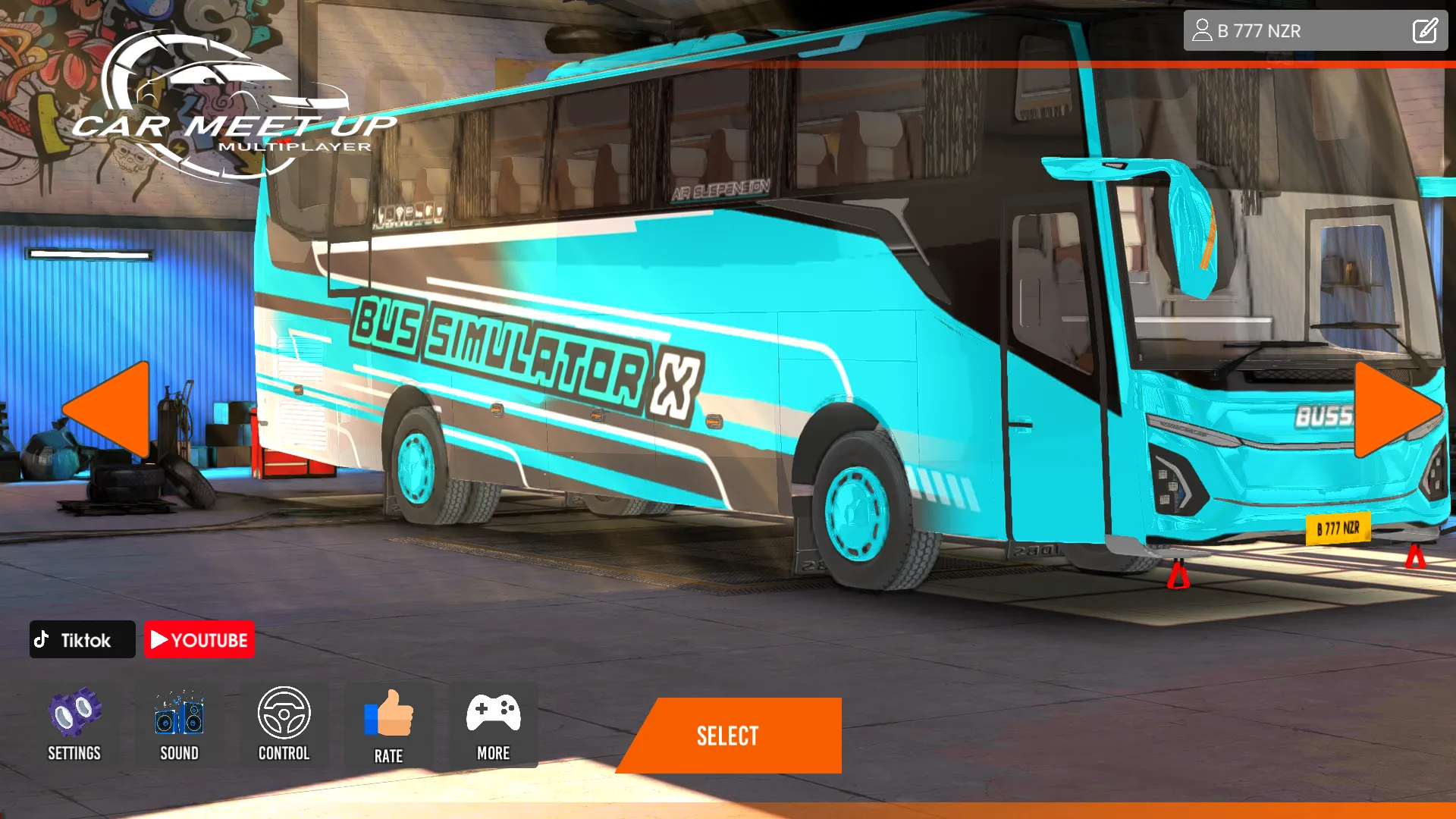The height and width of the screenshot is (819, 1456).
Task: Open More with the gamepad icon
Action: tap(494, 713)
